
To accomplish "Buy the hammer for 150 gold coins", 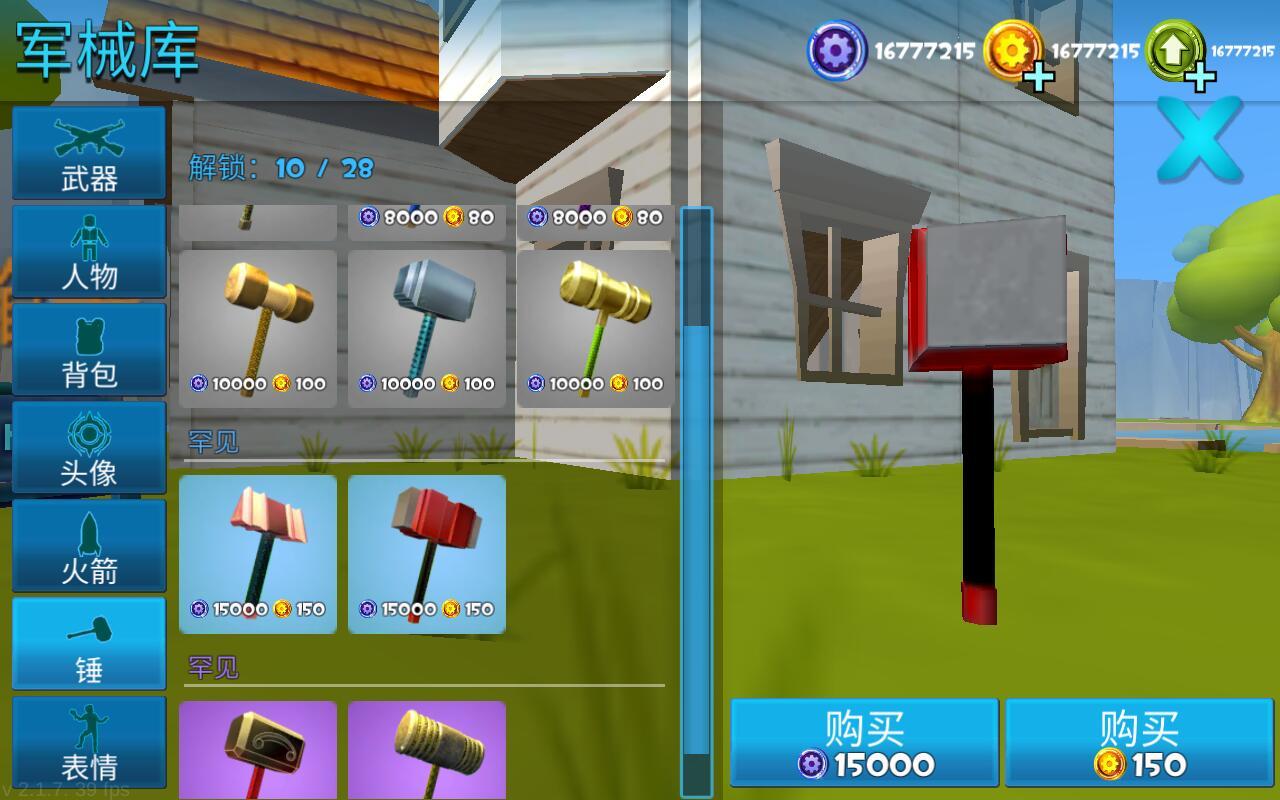I will tap(1139, 742).
